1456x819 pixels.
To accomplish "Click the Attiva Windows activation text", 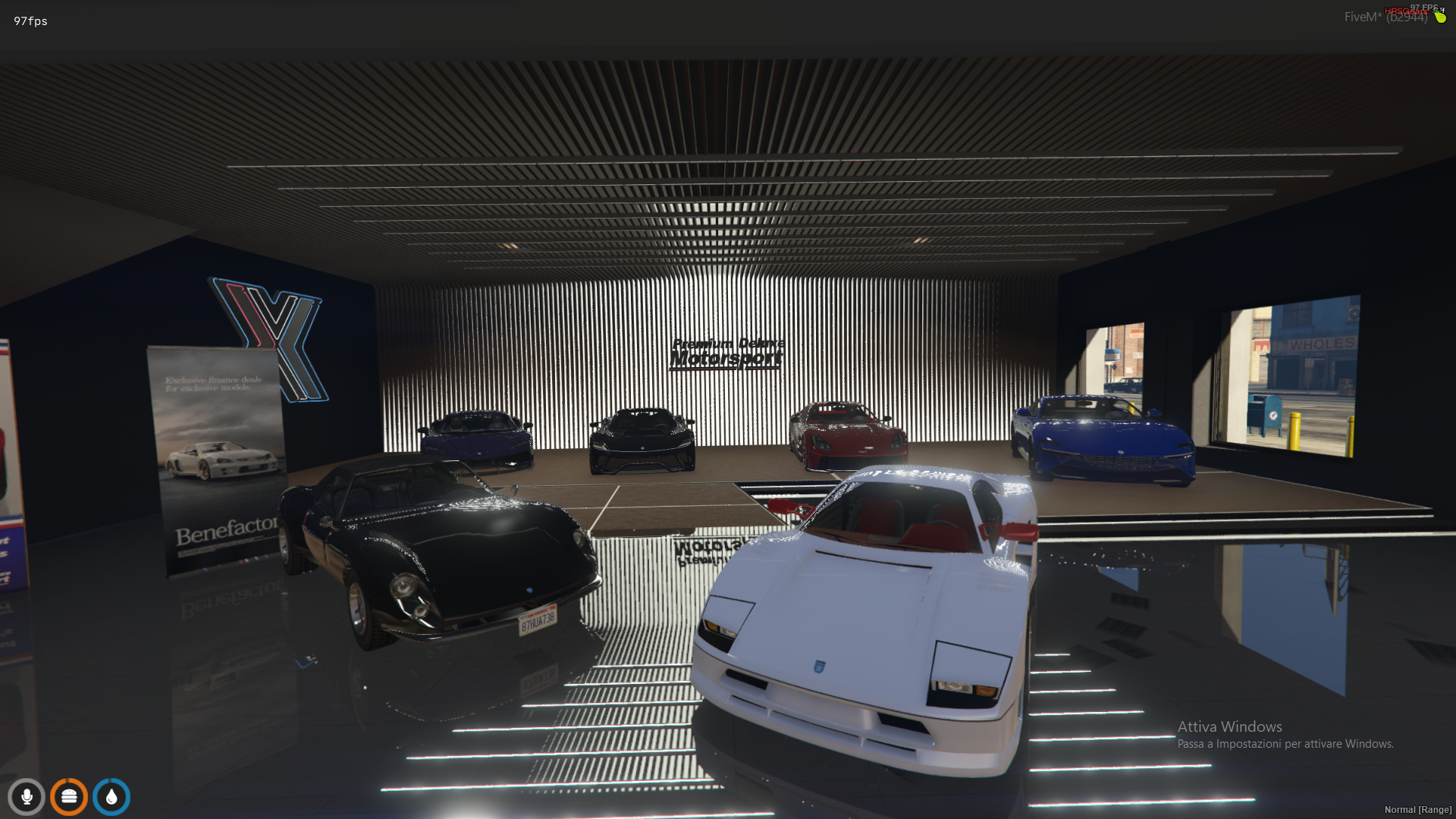I will (x=1229, y=726).
